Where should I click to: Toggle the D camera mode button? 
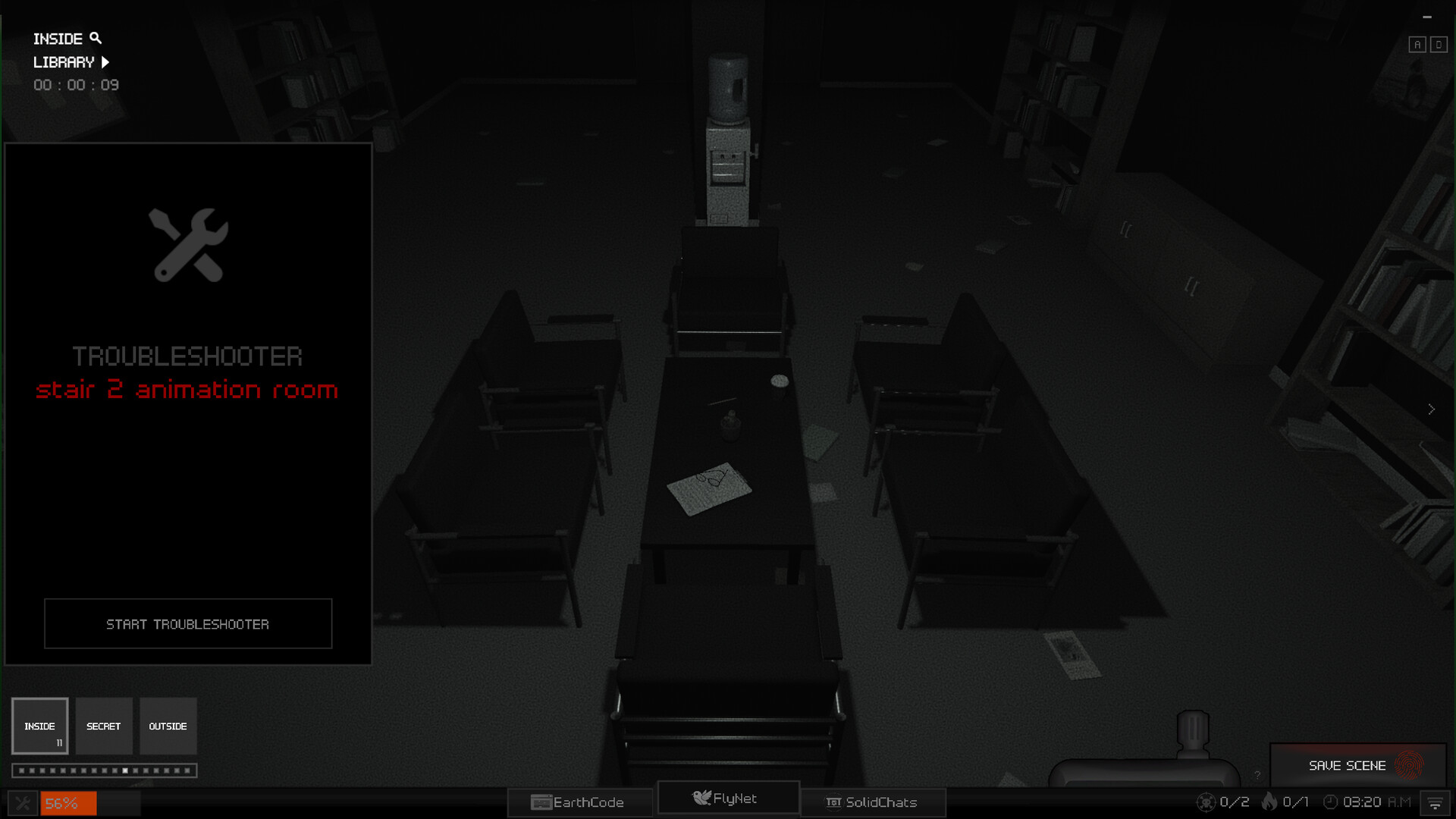(x=1438, y=44)
